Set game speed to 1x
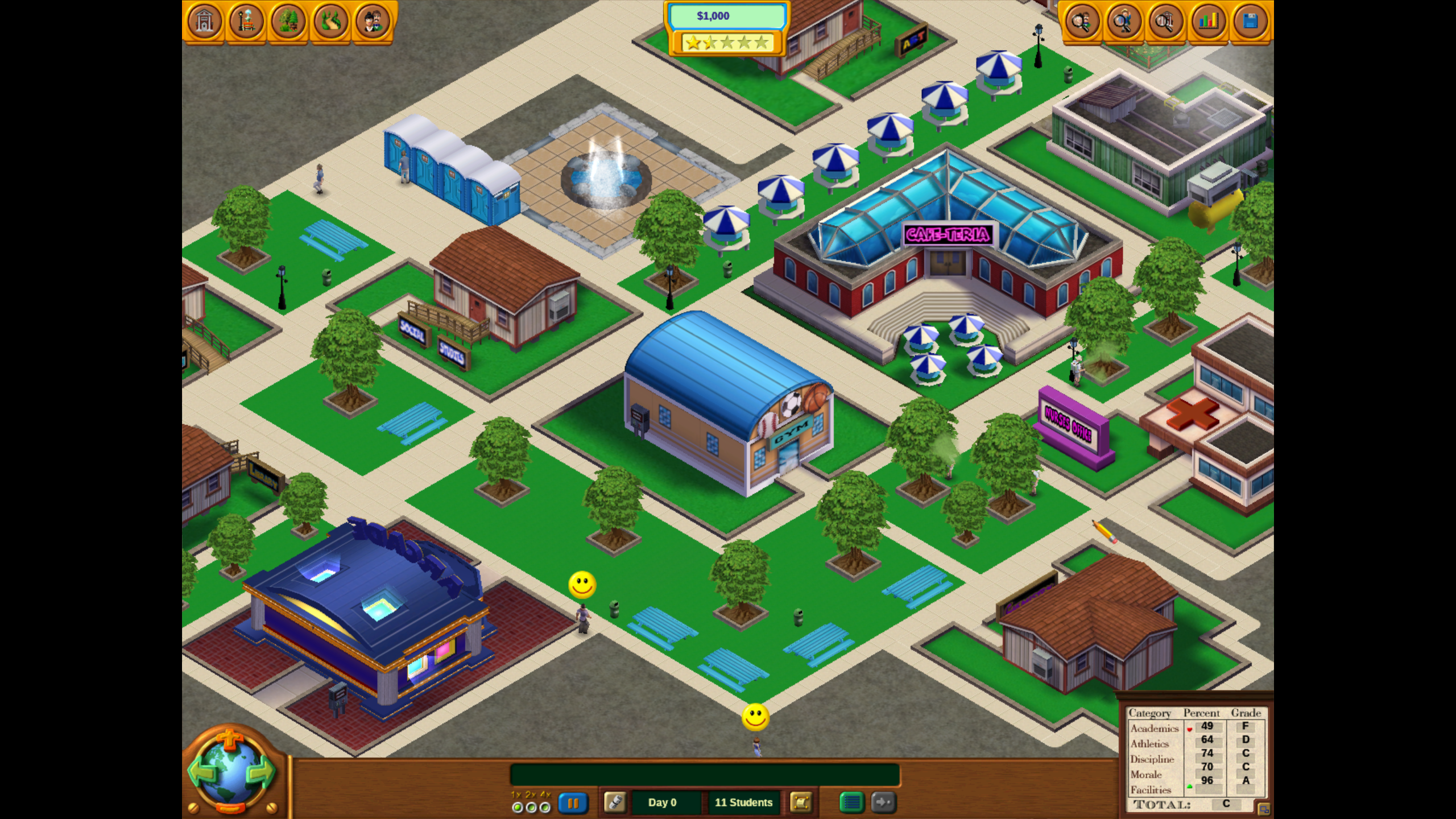Screen dimensions: 1456x819 click(517, 807)
